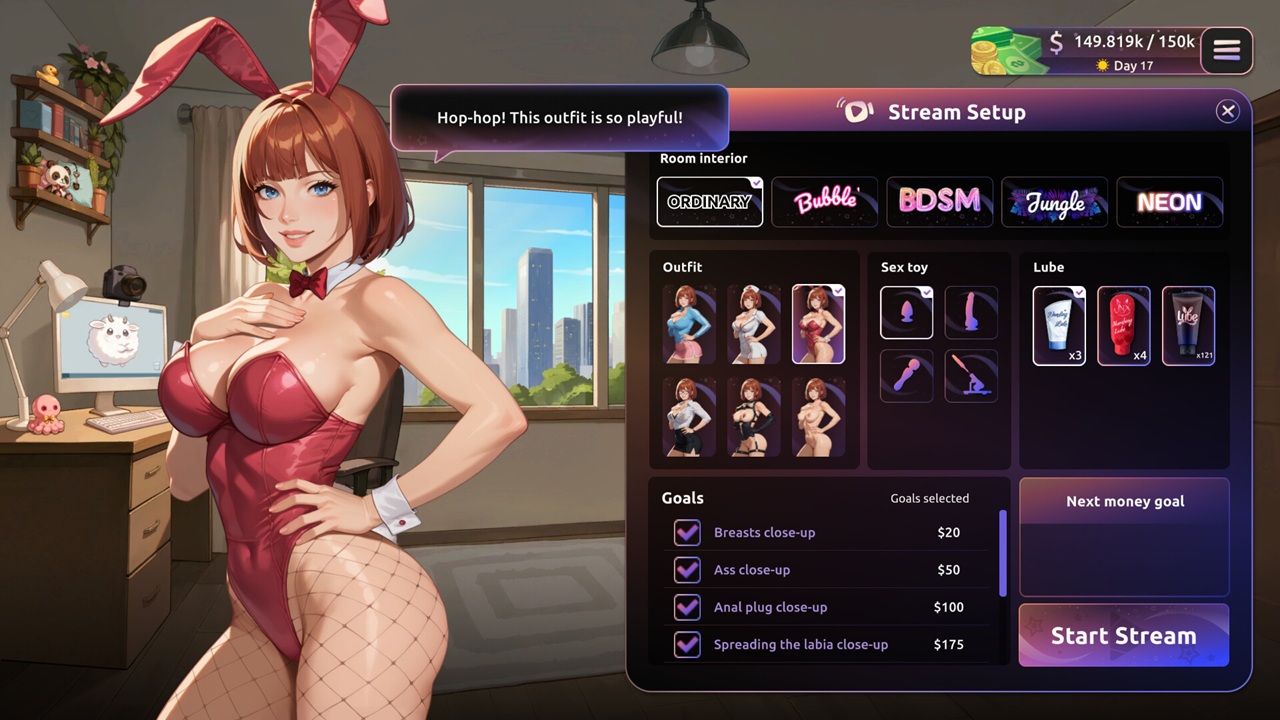1280x720 pixels.
Task: Pick the Jungle room interior
Action: point(1055,202)
